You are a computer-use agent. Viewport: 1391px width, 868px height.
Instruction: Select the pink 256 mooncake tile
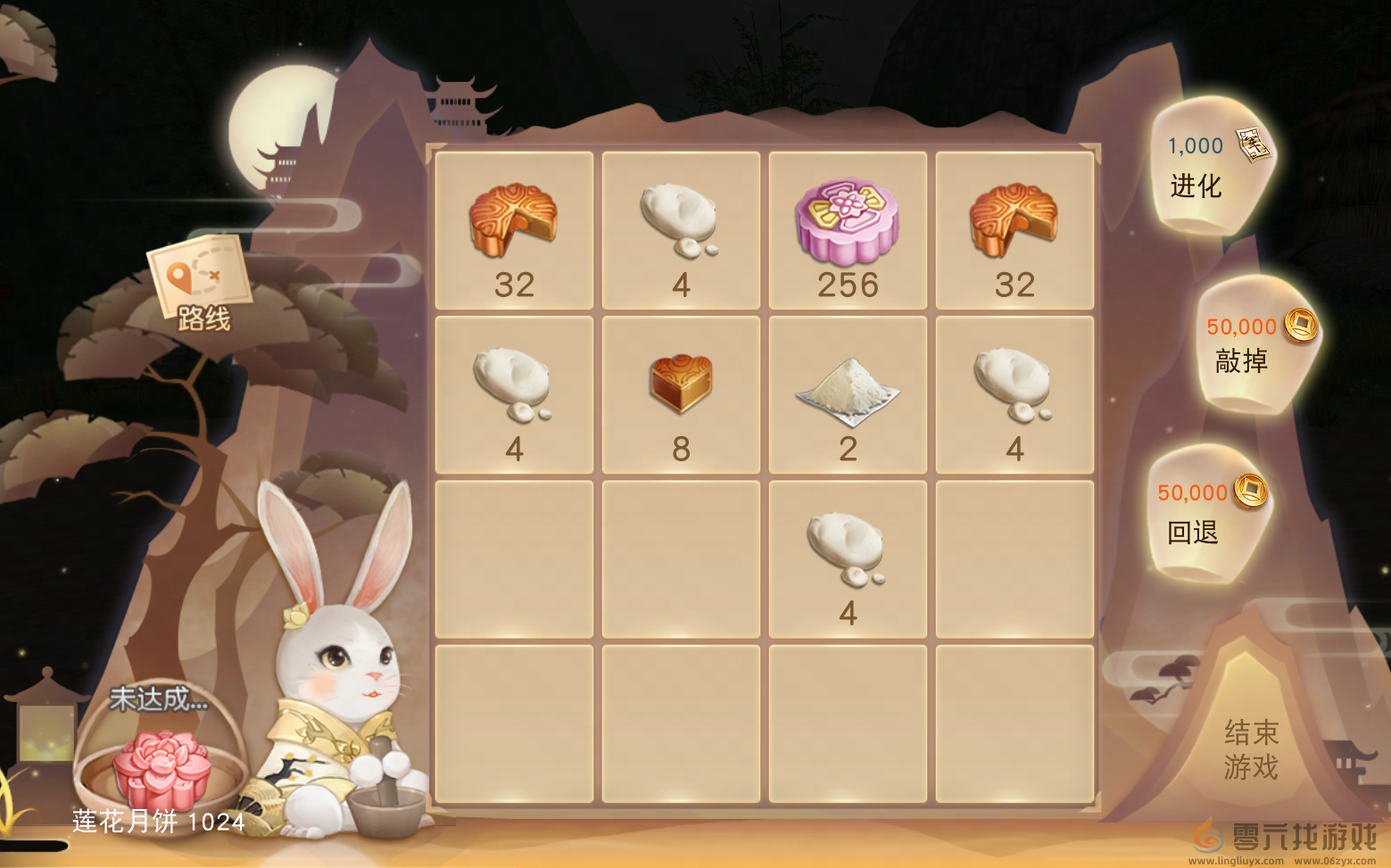(847, 230)
